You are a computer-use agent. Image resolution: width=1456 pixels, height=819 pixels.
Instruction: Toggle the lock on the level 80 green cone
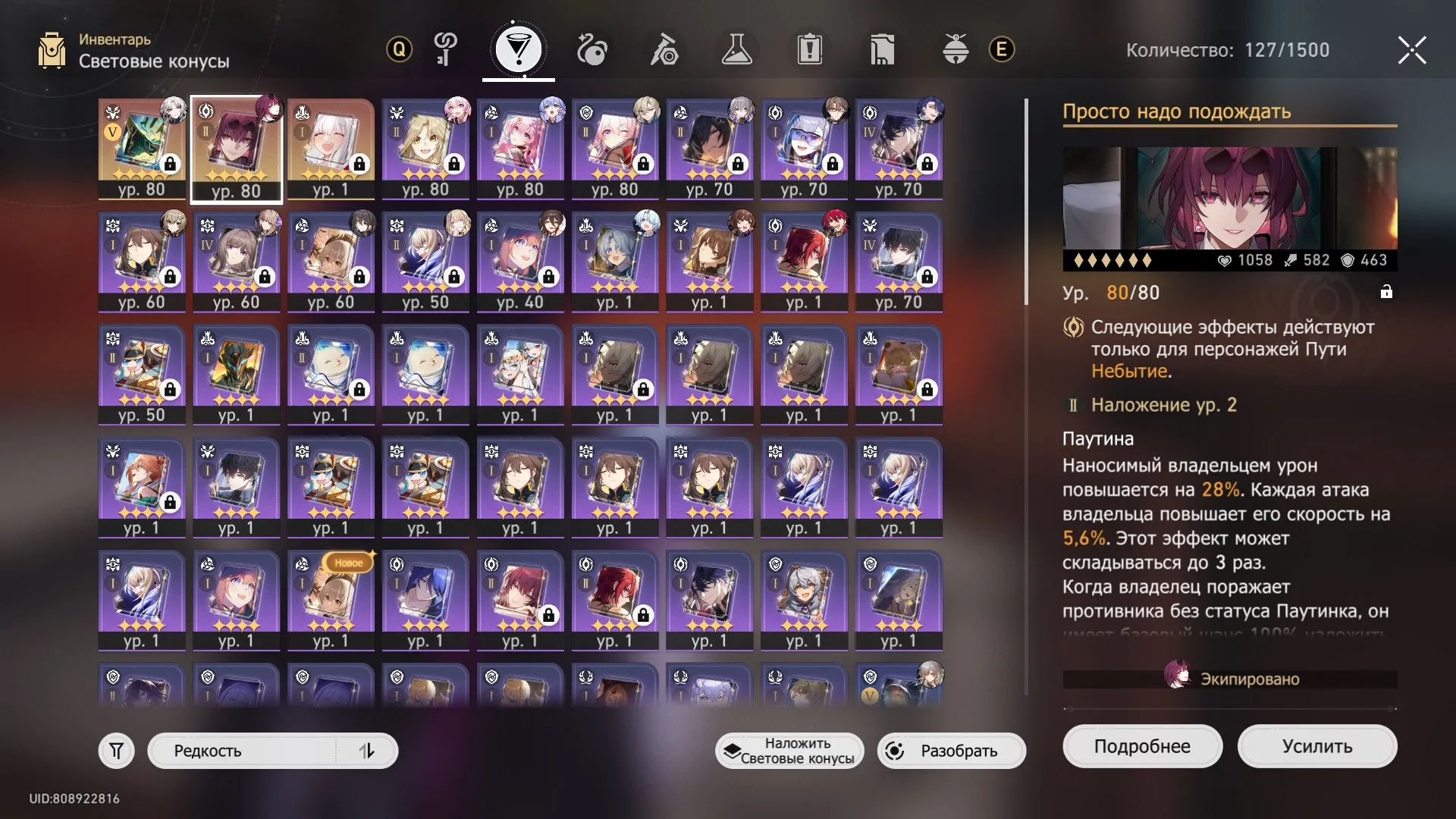point(172,164)
